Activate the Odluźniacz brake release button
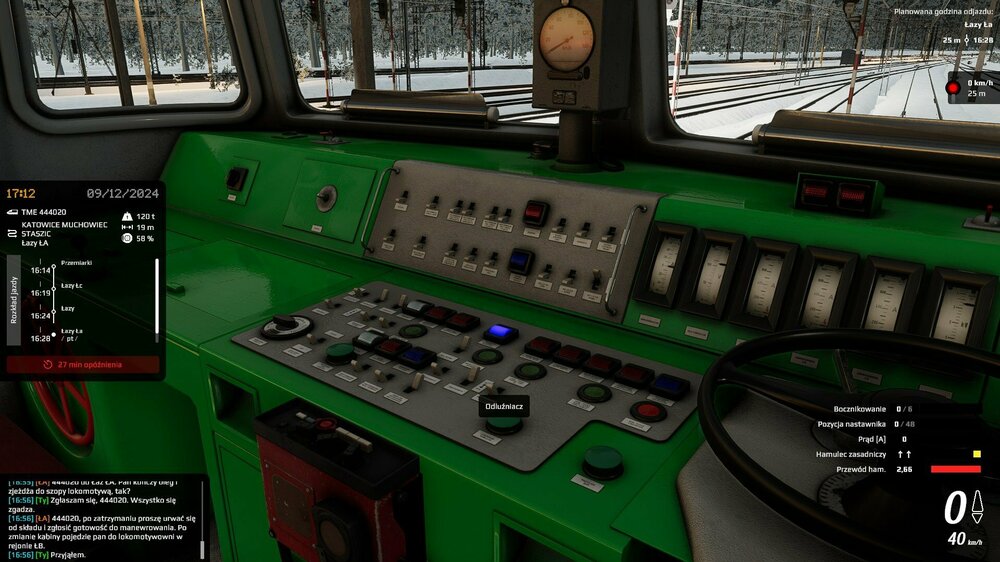The height and width of the screenshot is (562, 1000). pos(504,425)
